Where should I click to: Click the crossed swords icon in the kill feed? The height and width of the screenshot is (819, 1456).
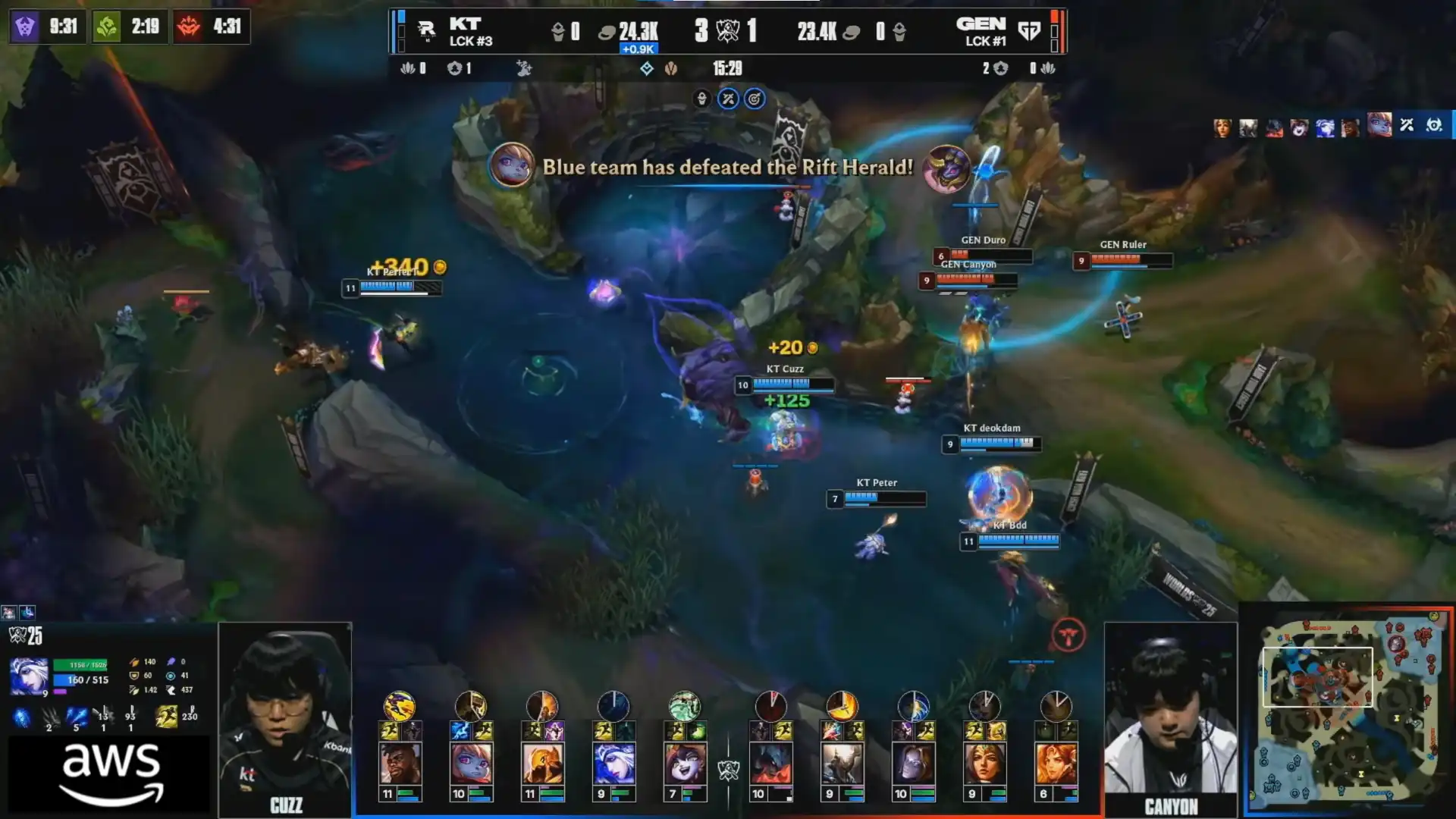(1407, 125)
